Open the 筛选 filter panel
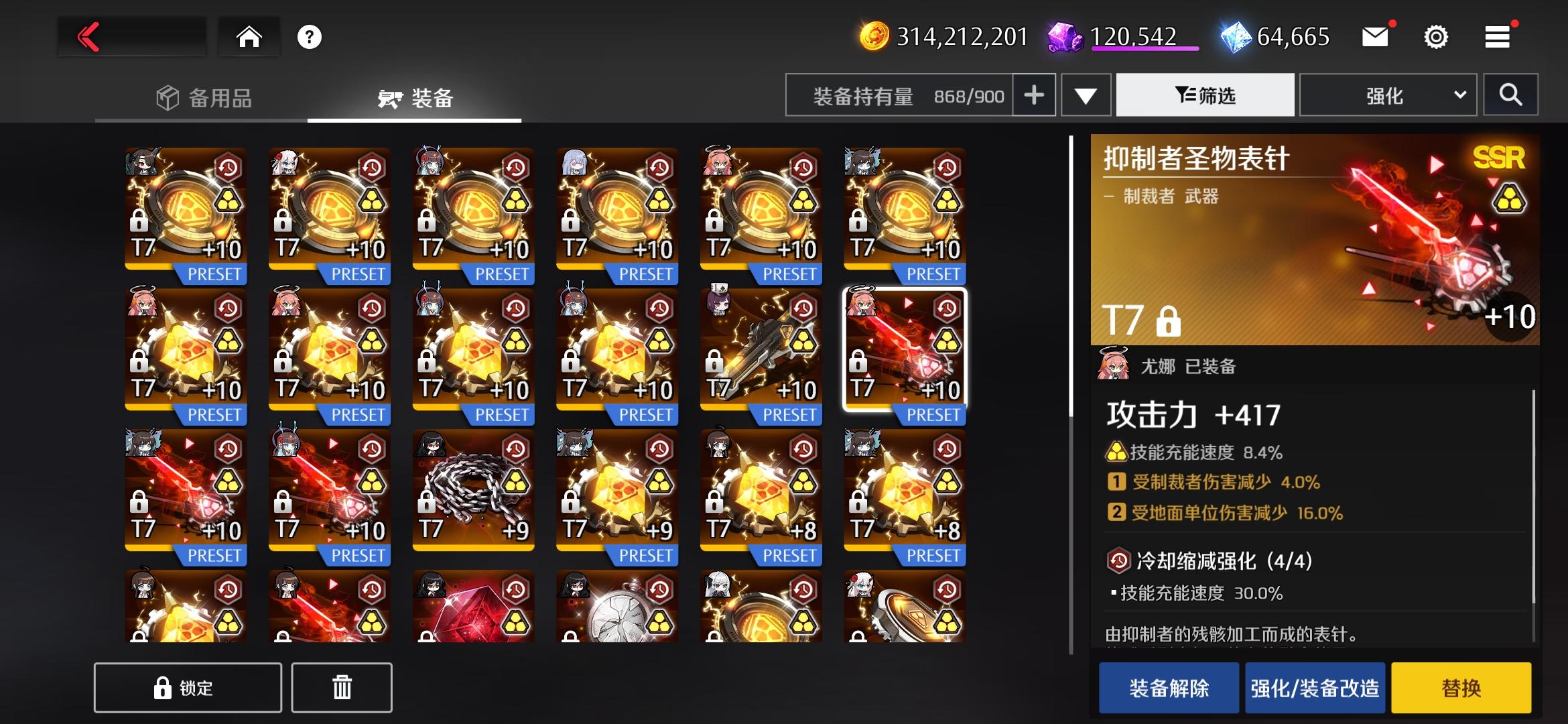The image size is (1568, 724). 1204,95
